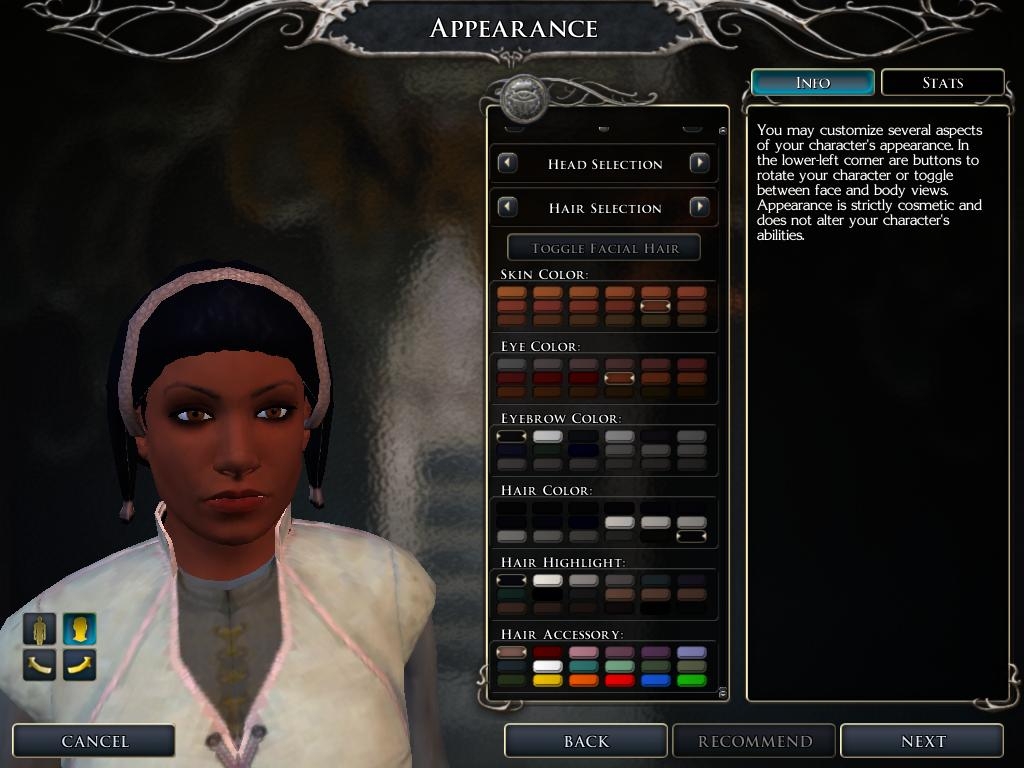Open the Info tab
The image size is (1024, 768).
pyautogui.click(x=812, y=83)
